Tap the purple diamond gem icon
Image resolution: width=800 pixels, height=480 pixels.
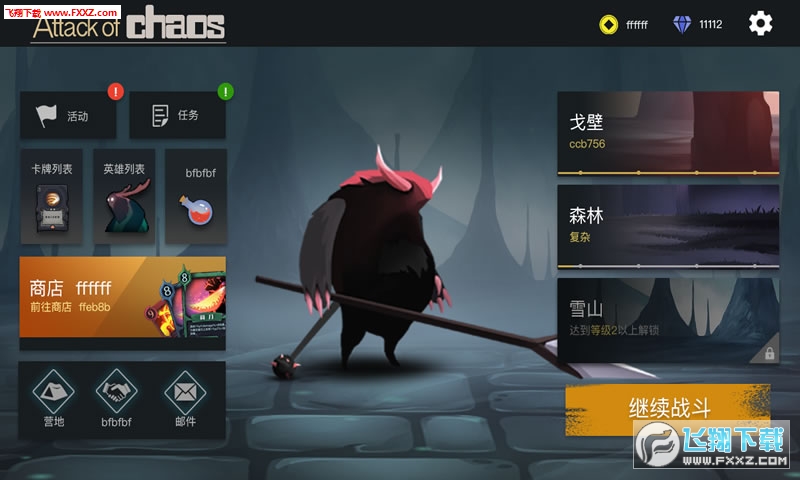coord(683,24)
